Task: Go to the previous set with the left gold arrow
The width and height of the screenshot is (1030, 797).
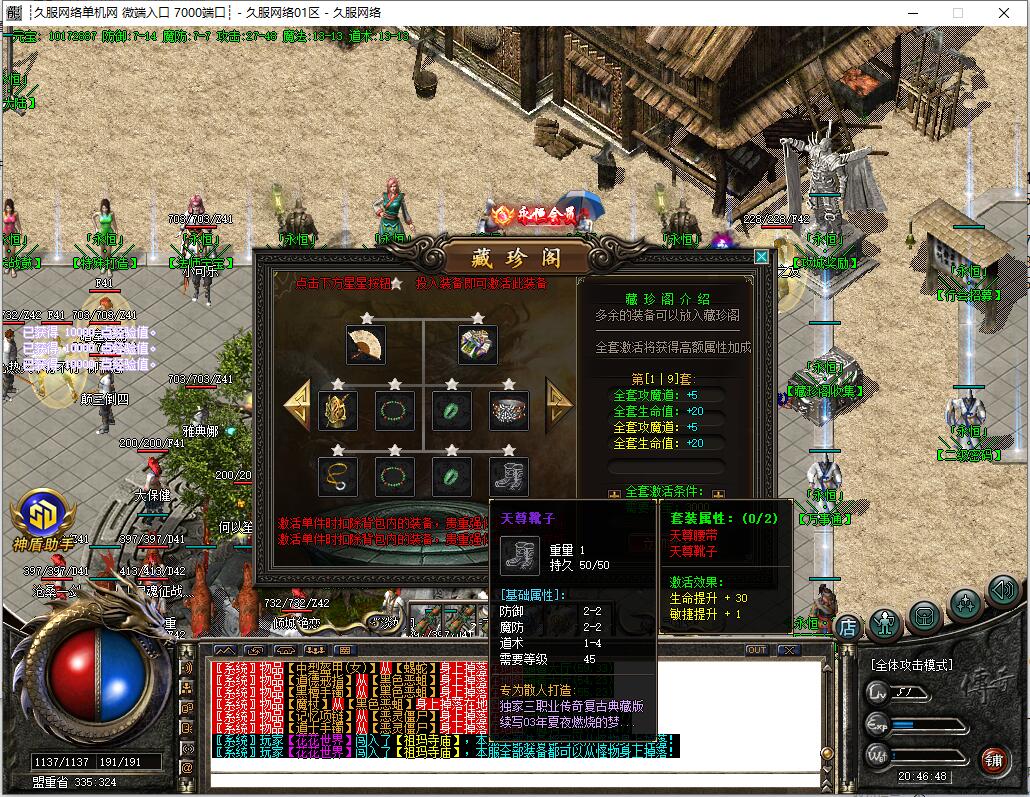Action: [298, 405]
